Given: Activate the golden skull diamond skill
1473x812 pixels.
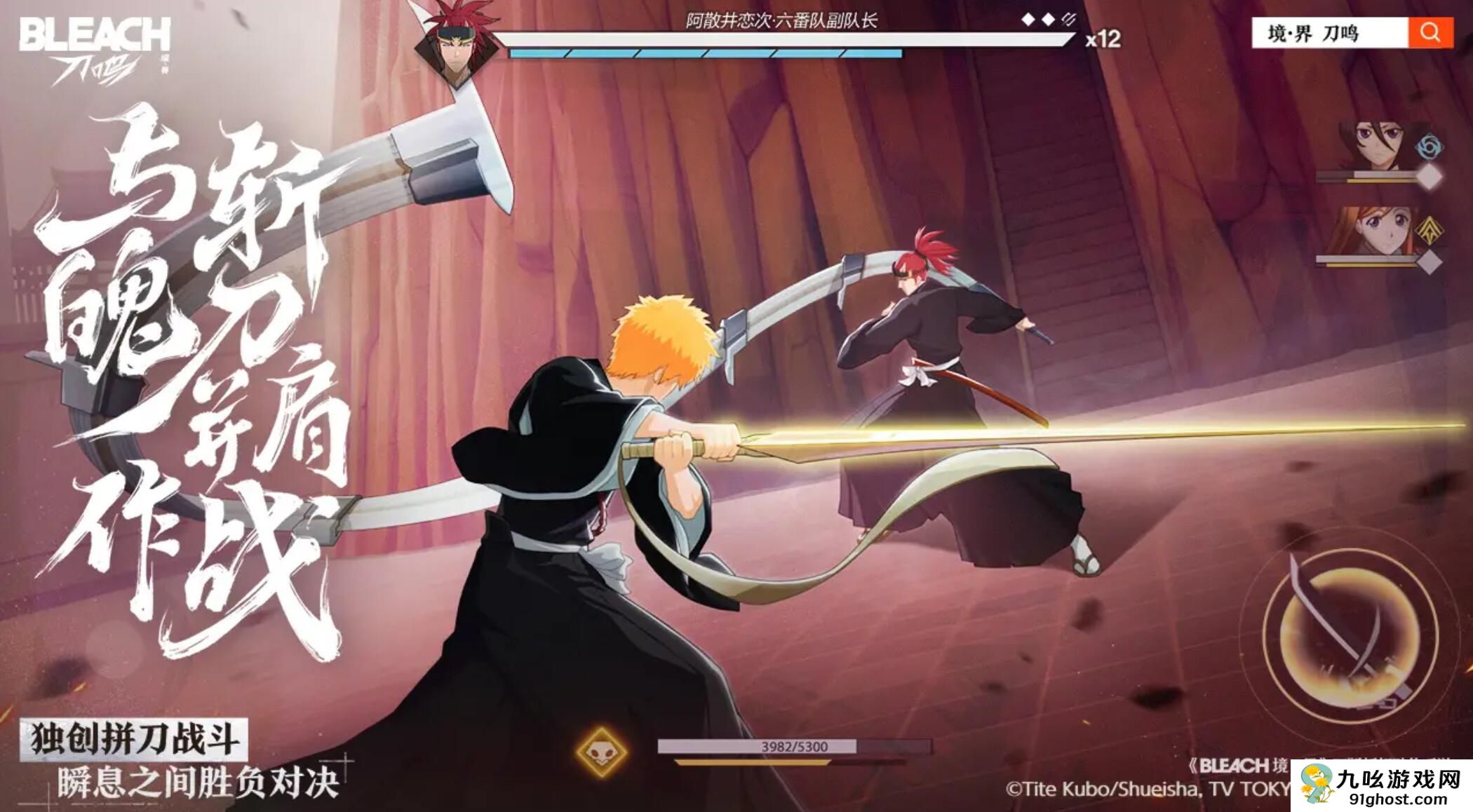Looking at the screenshot, I should 601,752.
